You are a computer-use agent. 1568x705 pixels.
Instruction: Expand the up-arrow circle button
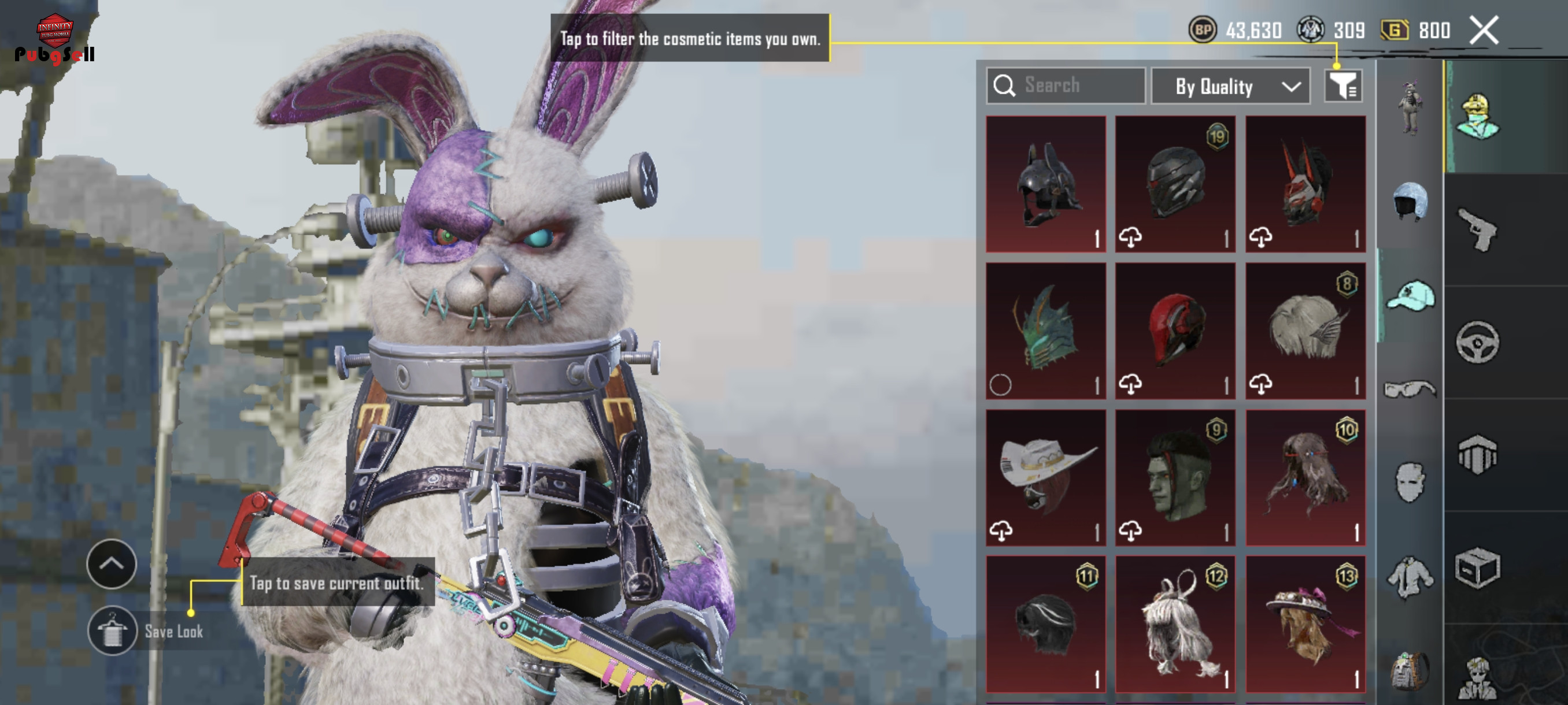(112, 564)
